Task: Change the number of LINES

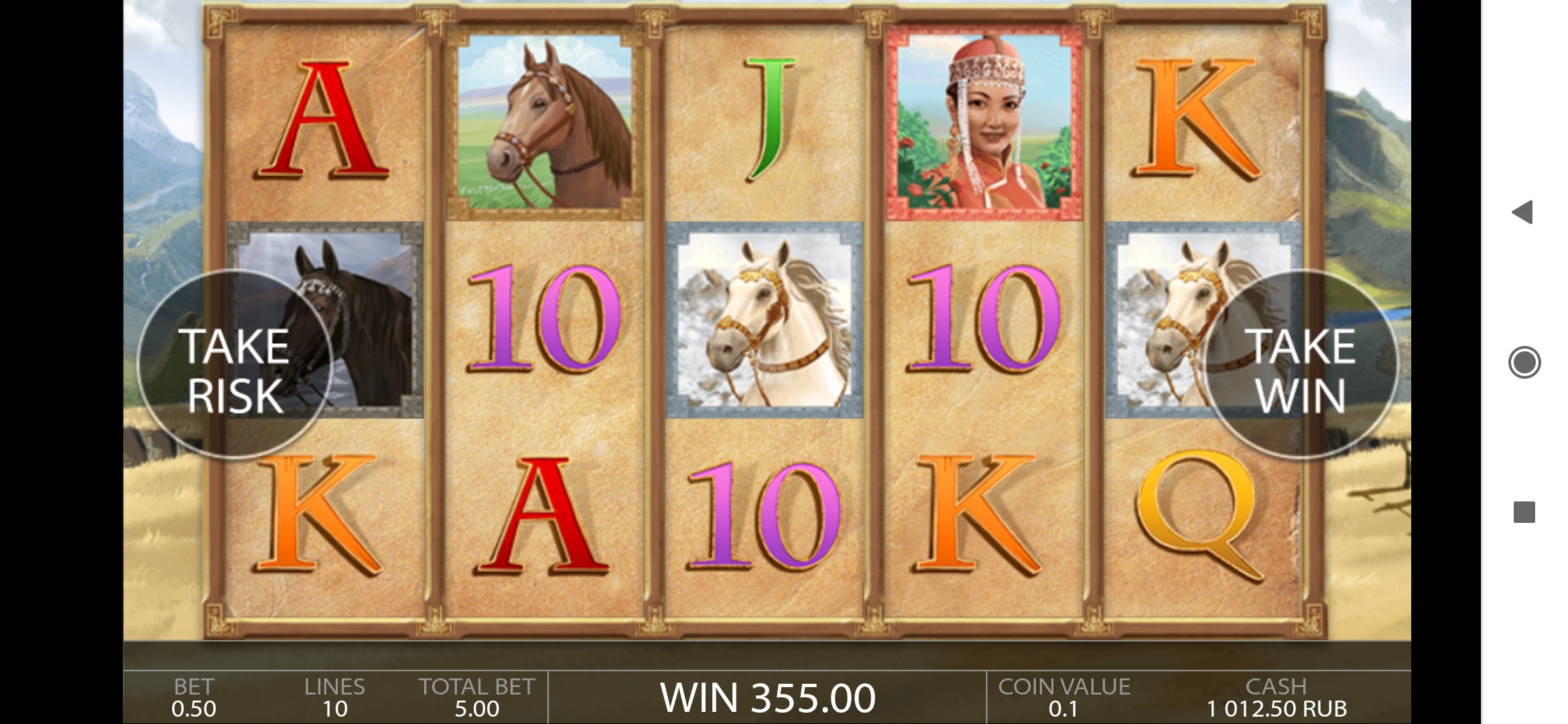Action: [334, 698]
